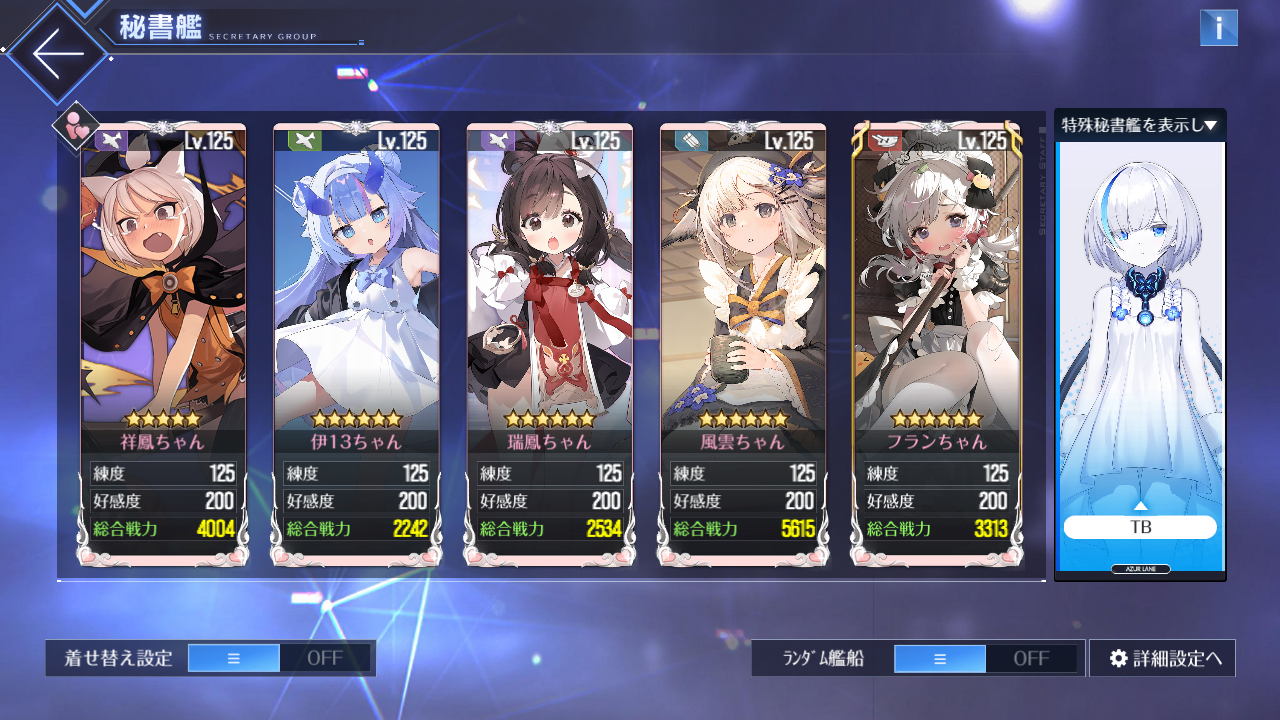Select the 風雲ちゃん secretary card
Image resolution: width=1280 pixels, height=720 pixels.
pyautogui.click(x=743, y=300)
